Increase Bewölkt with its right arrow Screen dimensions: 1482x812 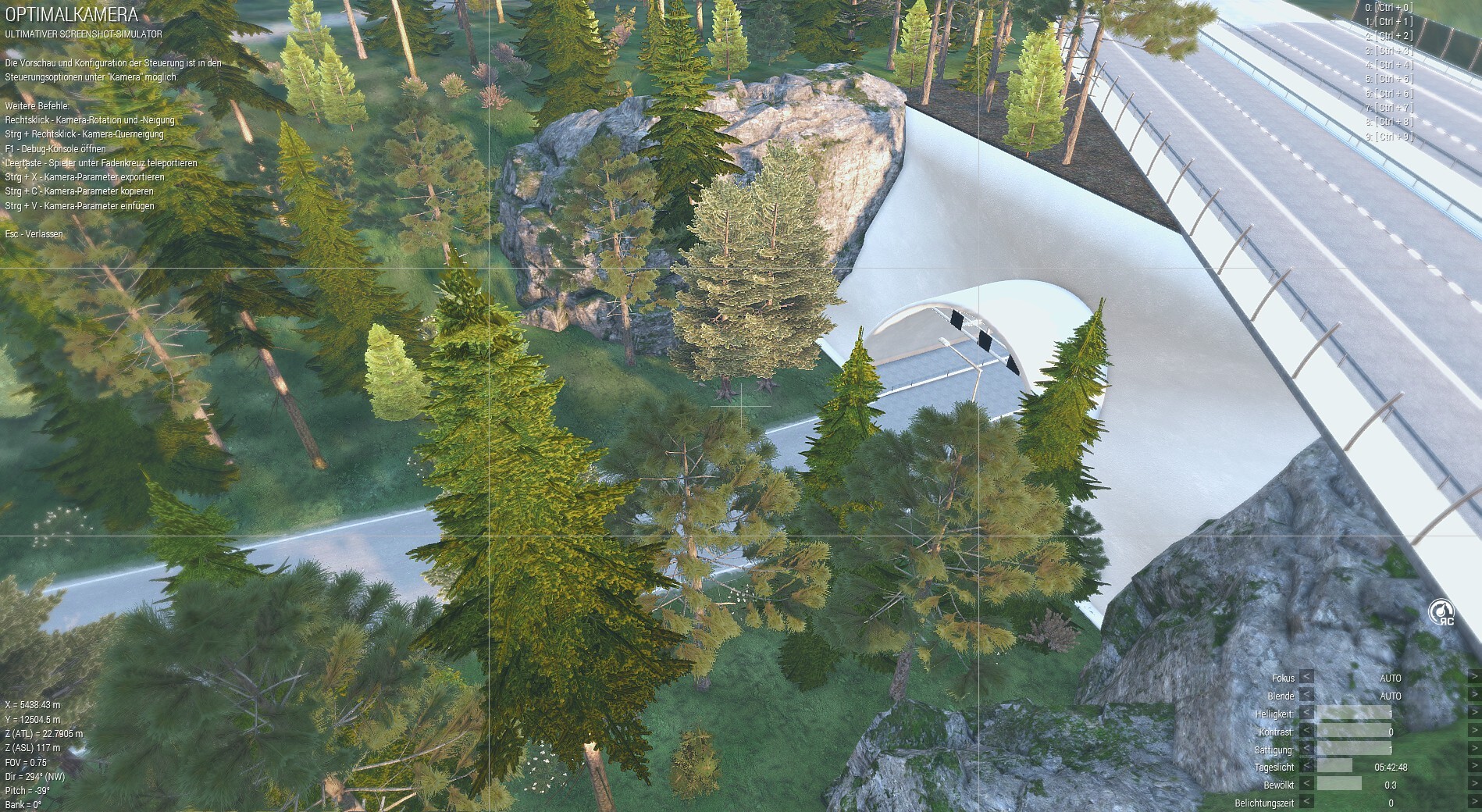pos(1474,785)
